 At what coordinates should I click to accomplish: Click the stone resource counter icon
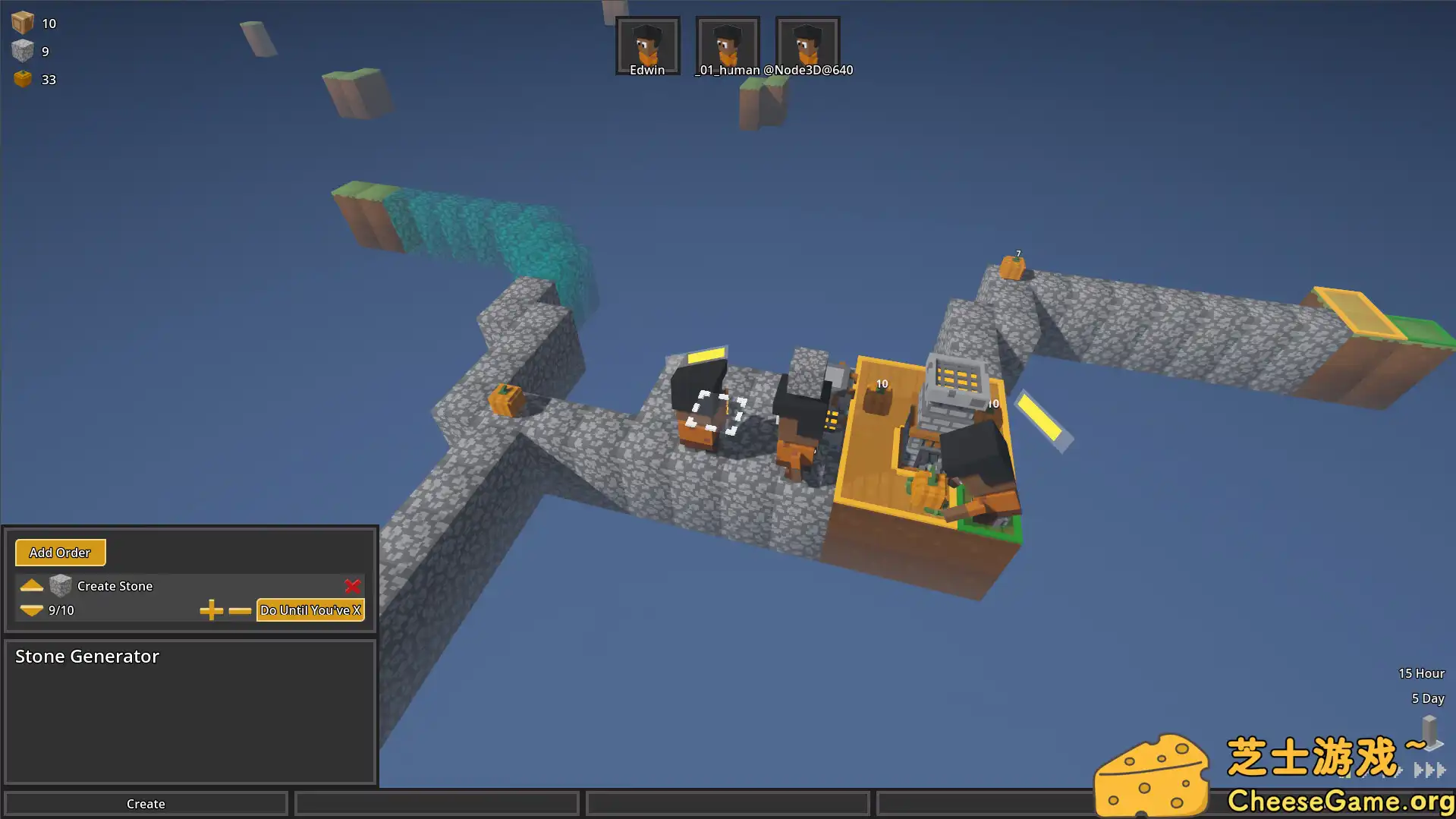click(x=23, y=50)
